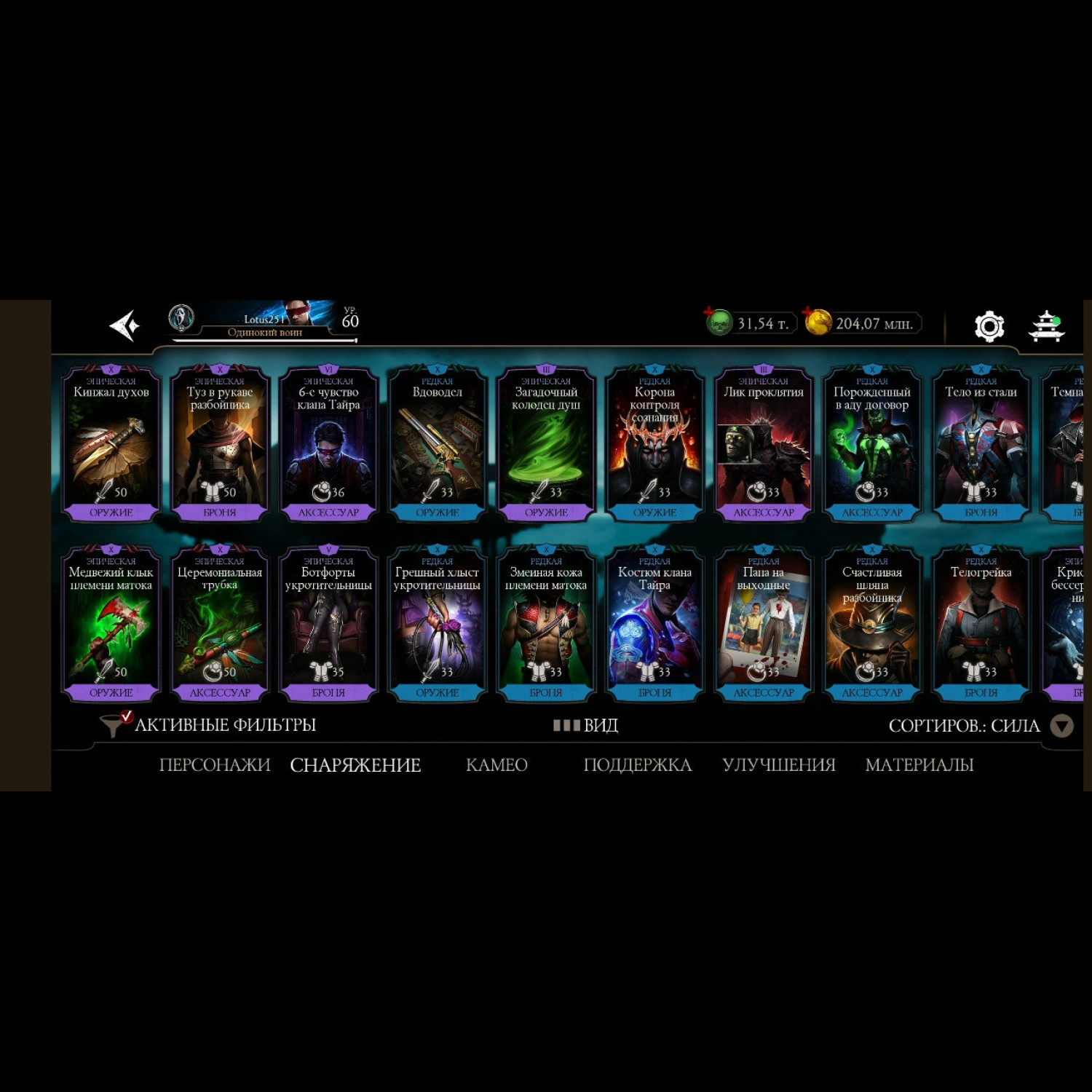Choose the Туз в рукаве разбойника card
1092x1092 pixels.
pyautogui.click(x=220, y=444)
